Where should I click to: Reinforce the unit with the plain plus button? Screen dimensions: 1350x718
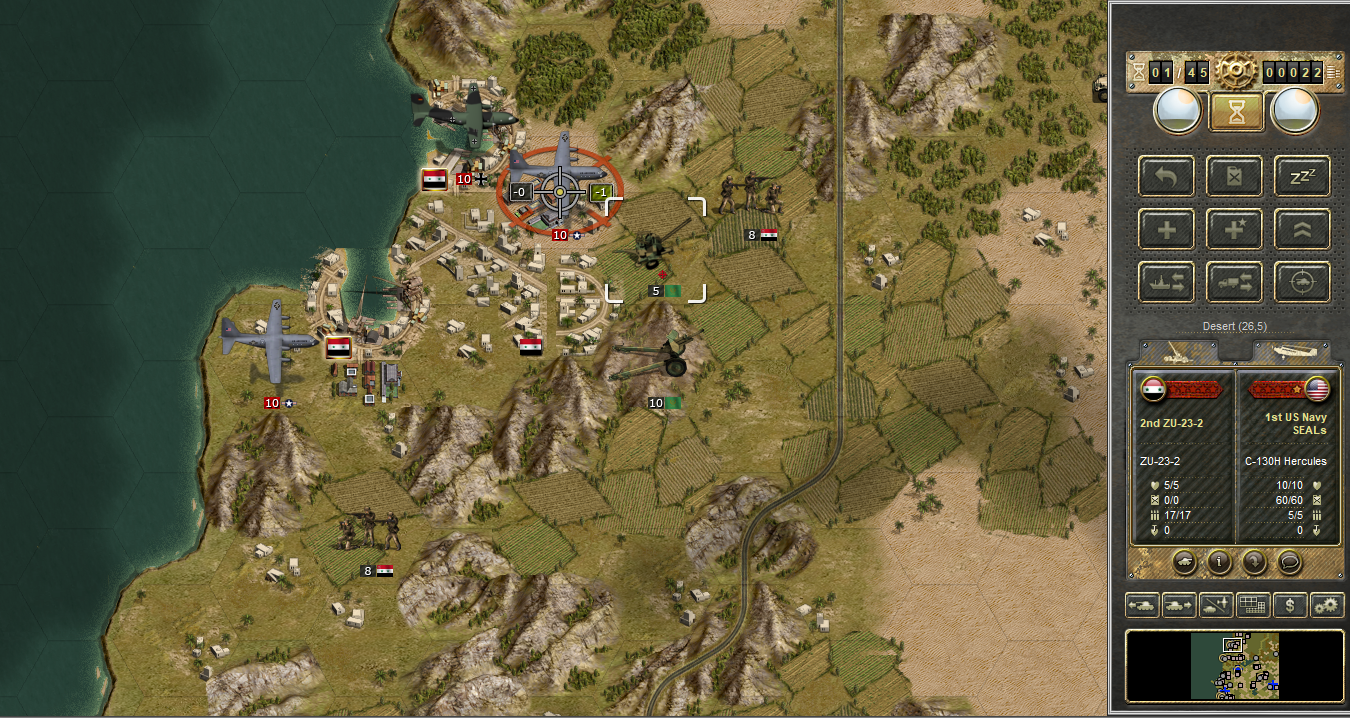1166,229
